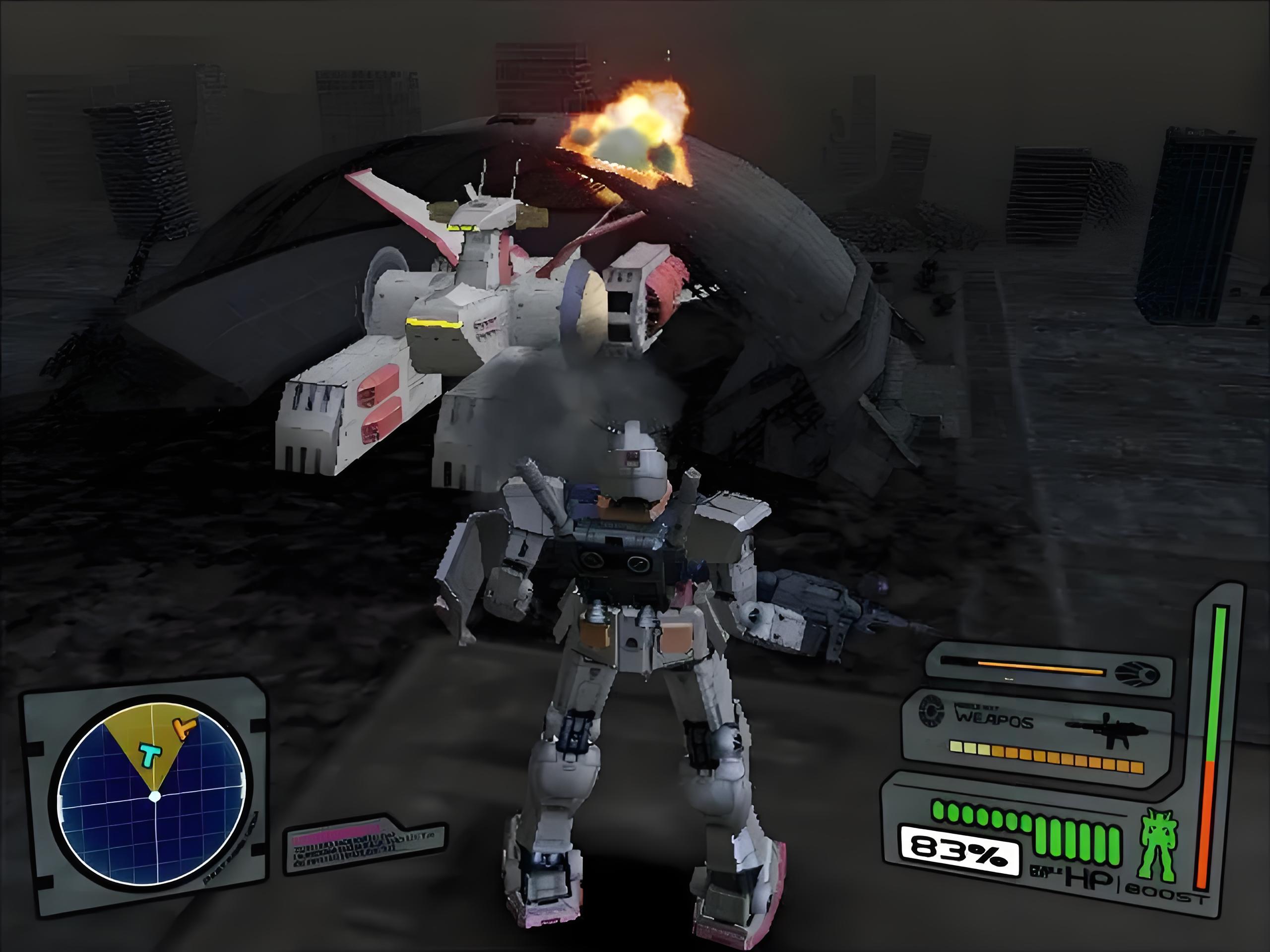Click the circular radar minimap
1270x952 pixels.
pos(154,795)
